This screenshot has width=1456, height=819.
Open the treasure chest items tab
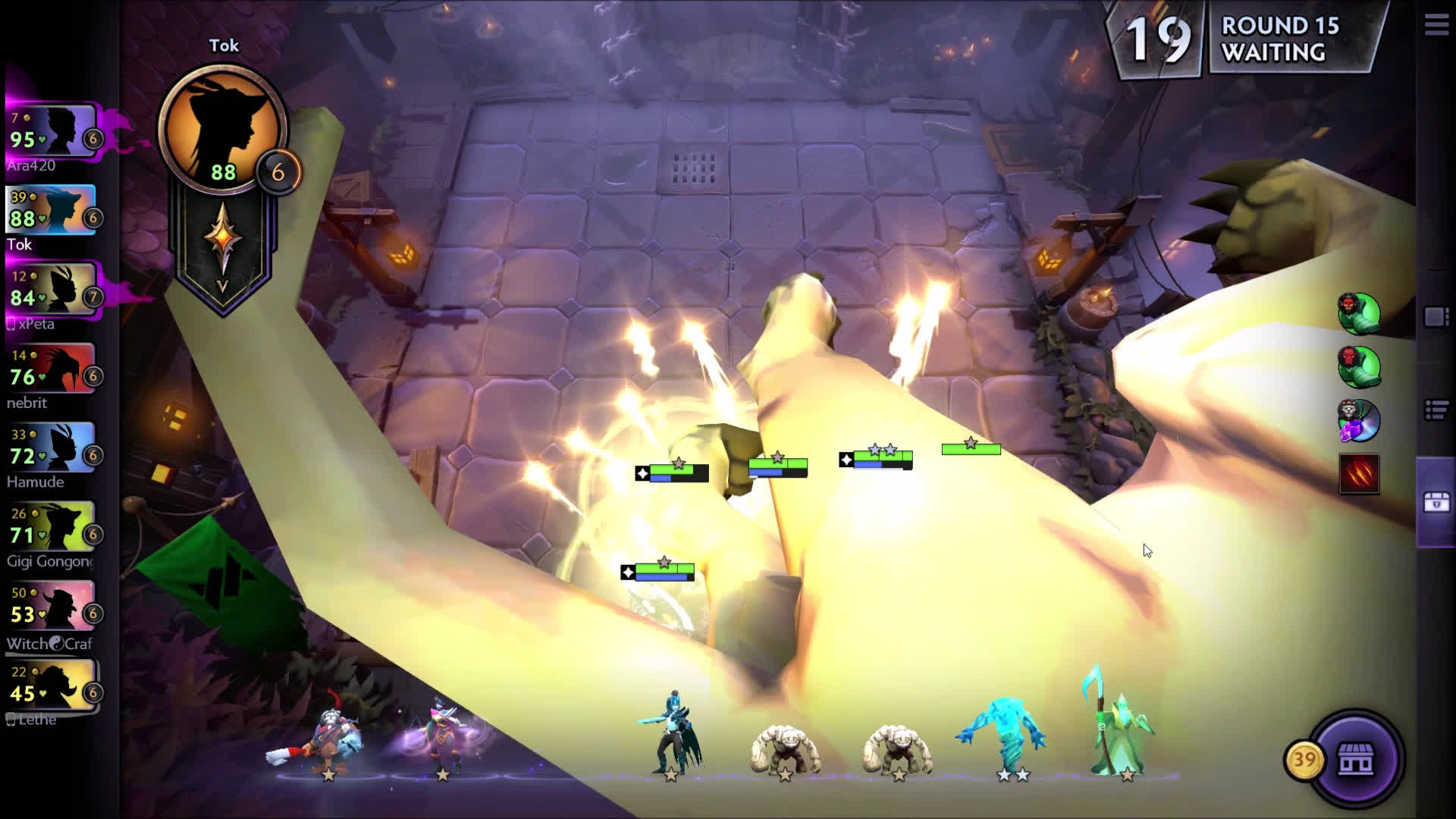coord(1436,502)
